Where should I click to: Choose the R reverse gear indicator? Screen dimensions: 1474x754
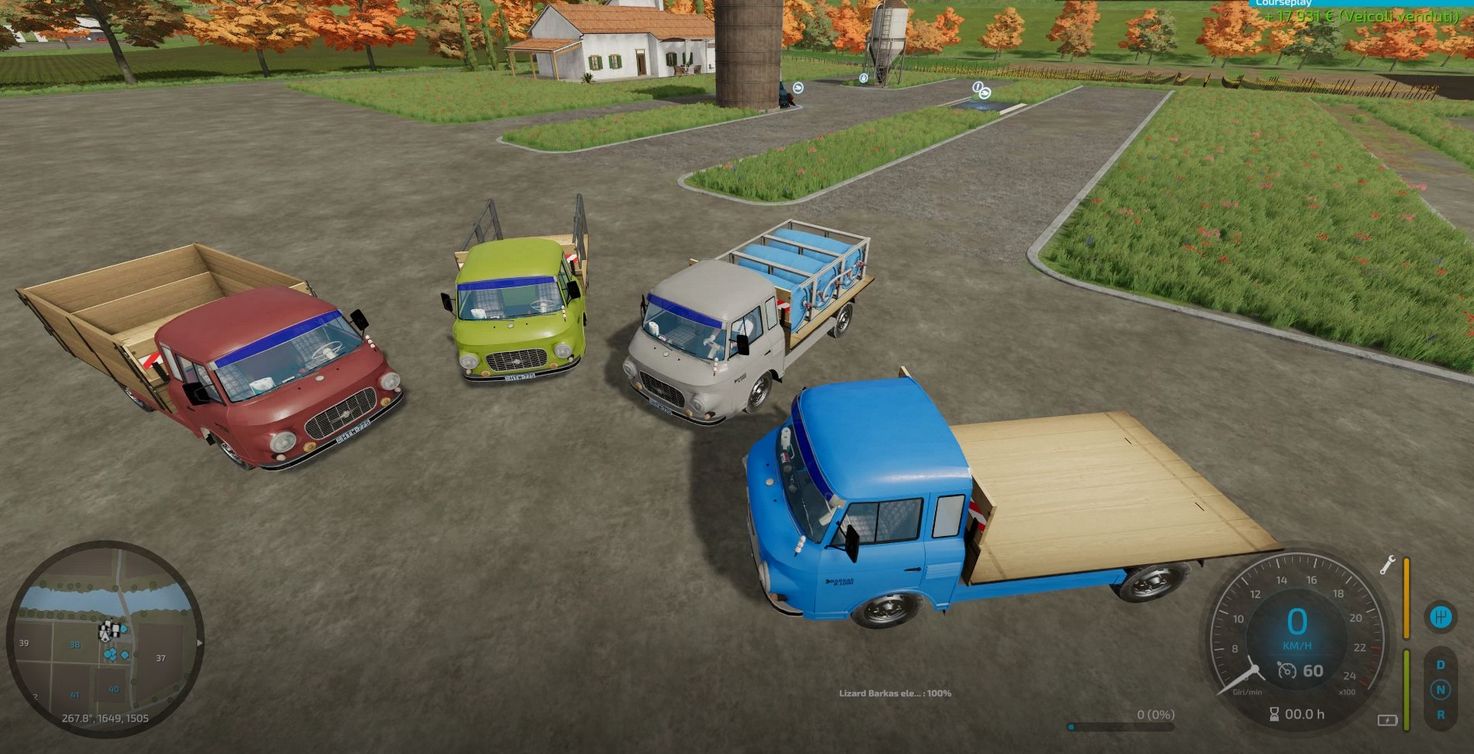click(1441, 714)
